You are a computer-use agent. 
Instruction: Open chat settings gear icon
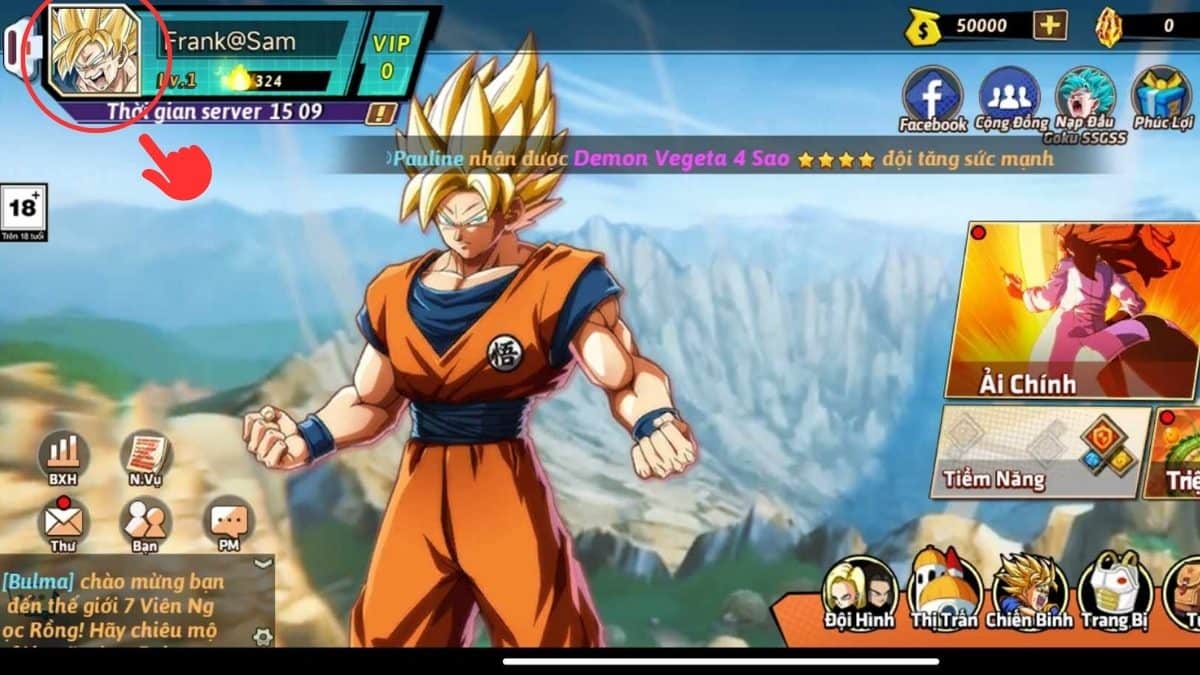pos(262,635)
